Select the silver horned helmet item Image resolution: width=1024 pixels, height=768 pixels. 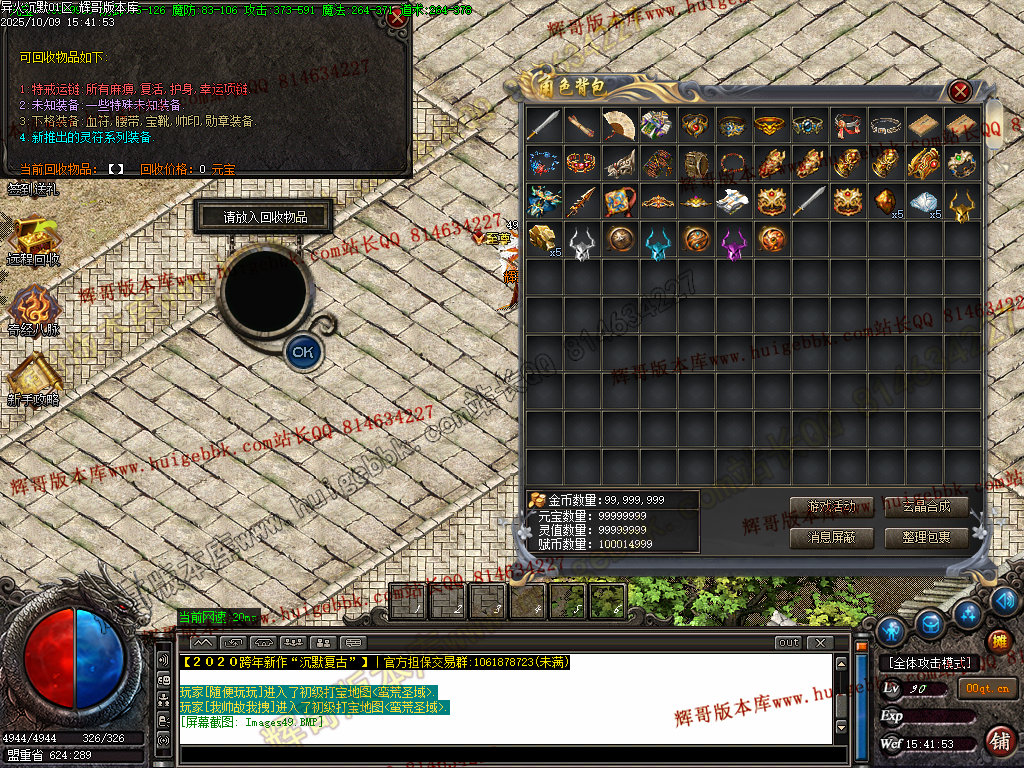(581, 241)
